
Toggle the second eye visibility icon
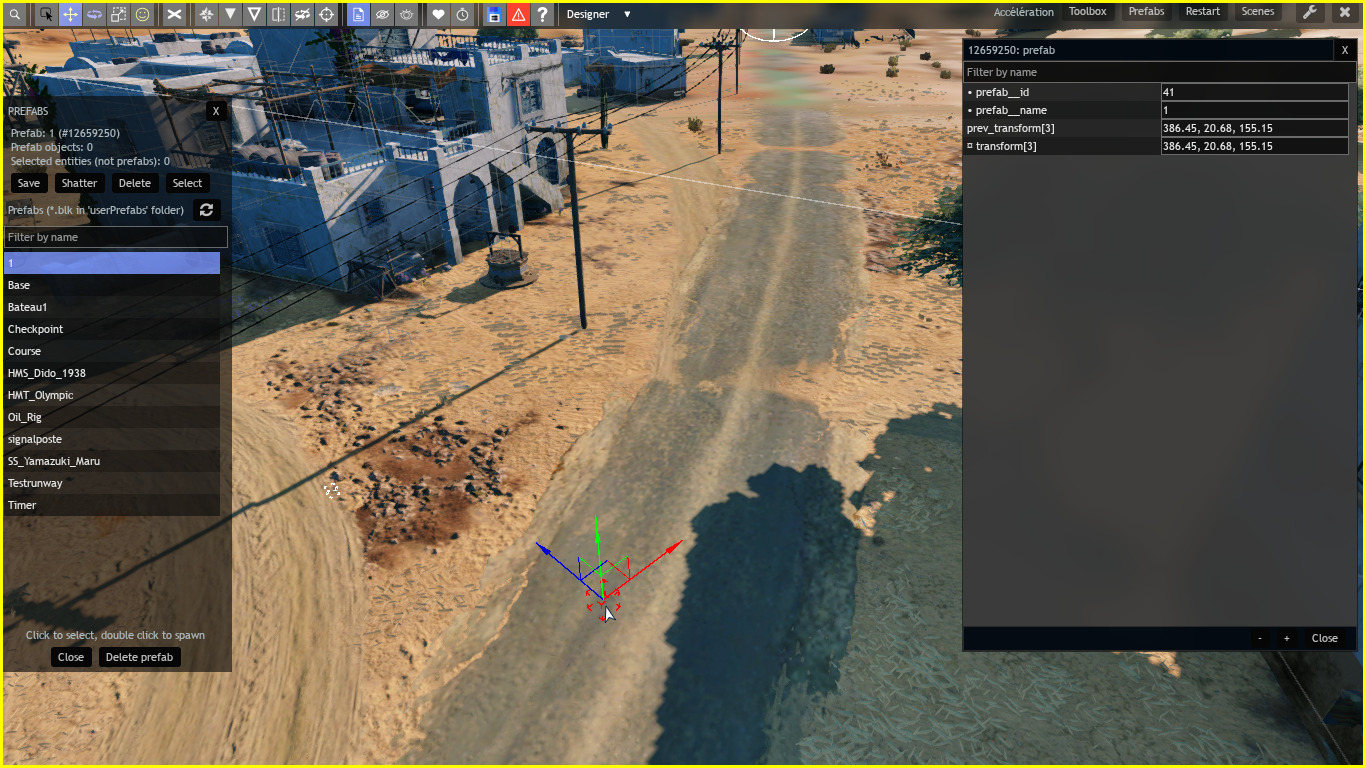[405, 15]
